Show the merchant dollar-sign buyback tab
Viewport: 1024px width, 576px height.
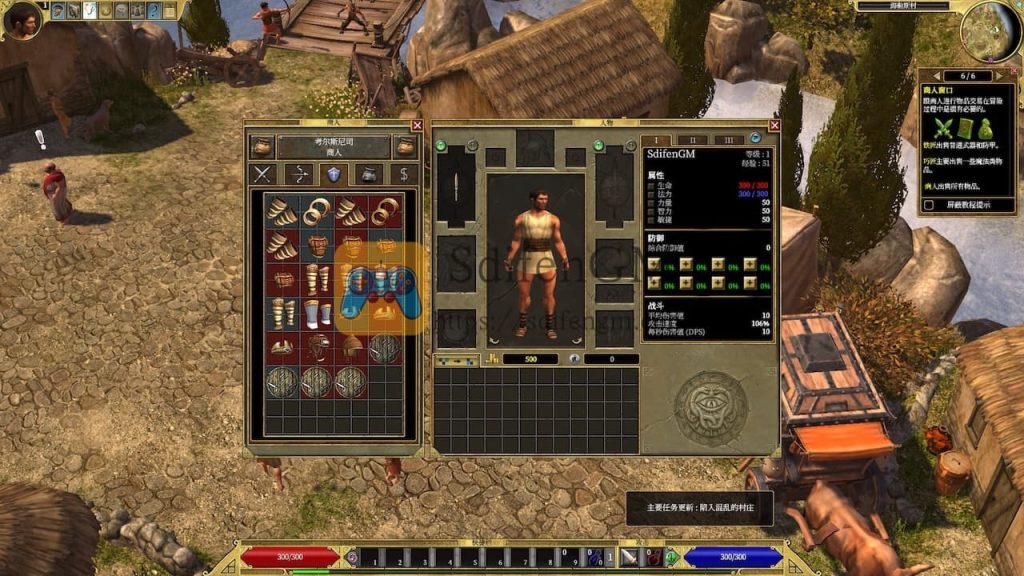tap(403, 174)
